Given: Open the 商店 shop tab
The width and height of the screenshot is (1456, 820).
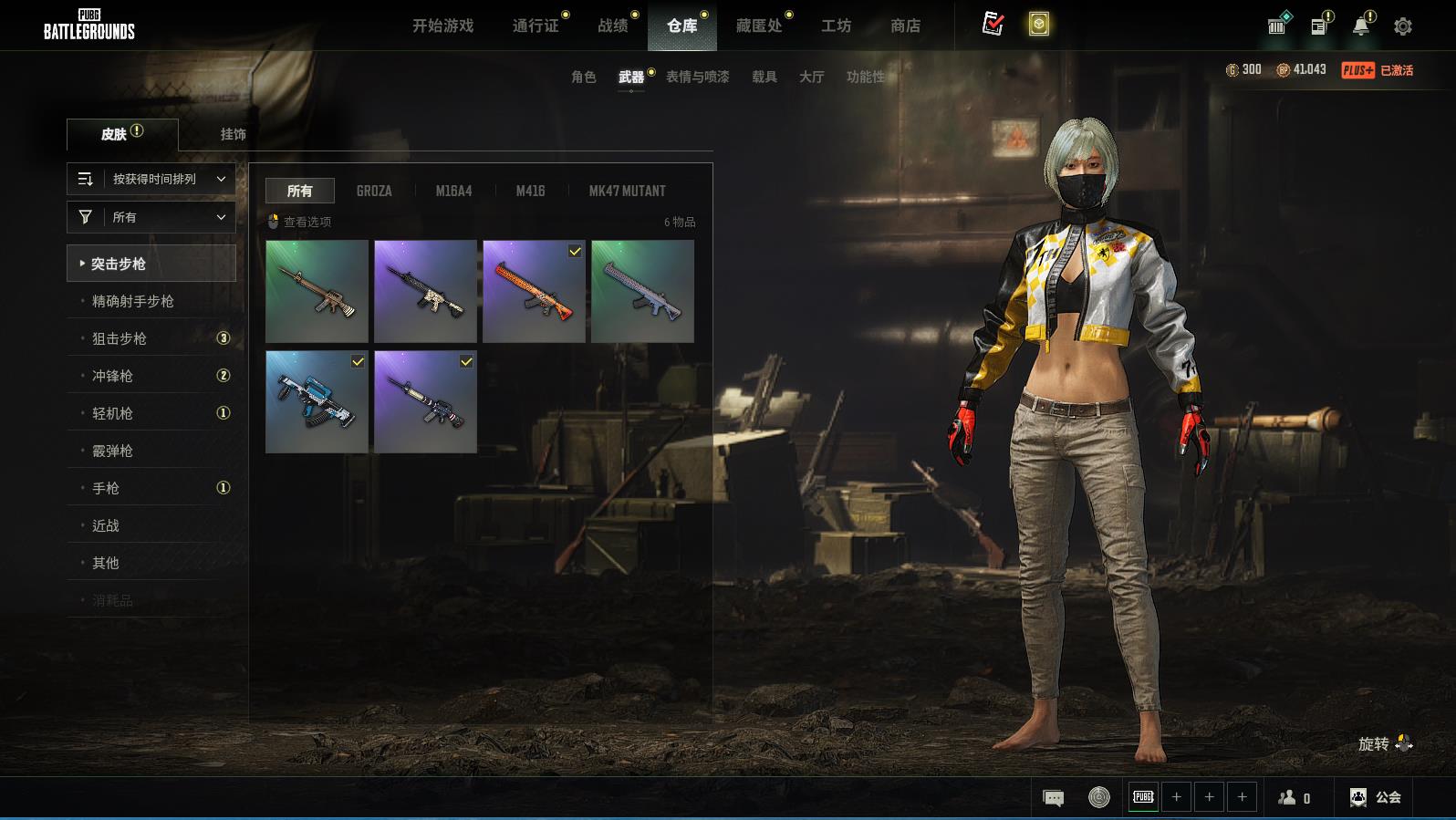Looking at the screenshot, I should pyautogui.click(x=905, y=26).
